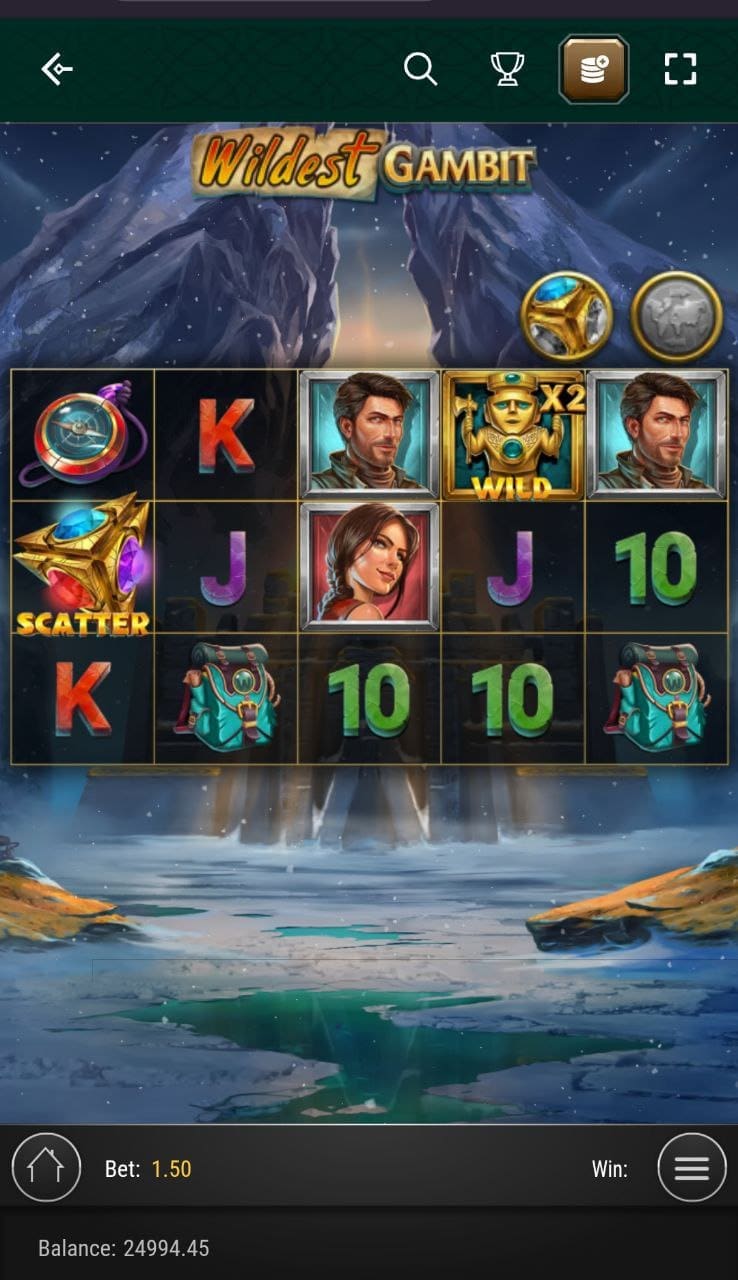The image size is (738, 1280).
Task: Tap the add coins deposit button
Action: [593, 69]
